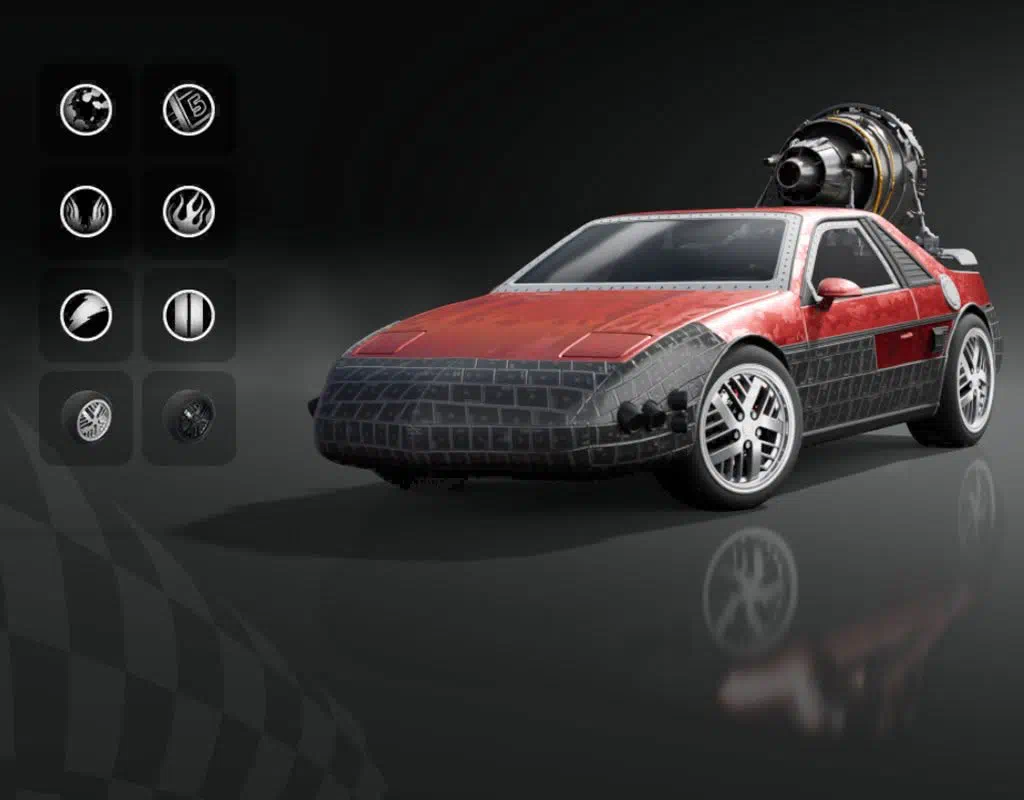Equip the silver spoke wheel
The image size is (1024, 800).
(88, 418)
